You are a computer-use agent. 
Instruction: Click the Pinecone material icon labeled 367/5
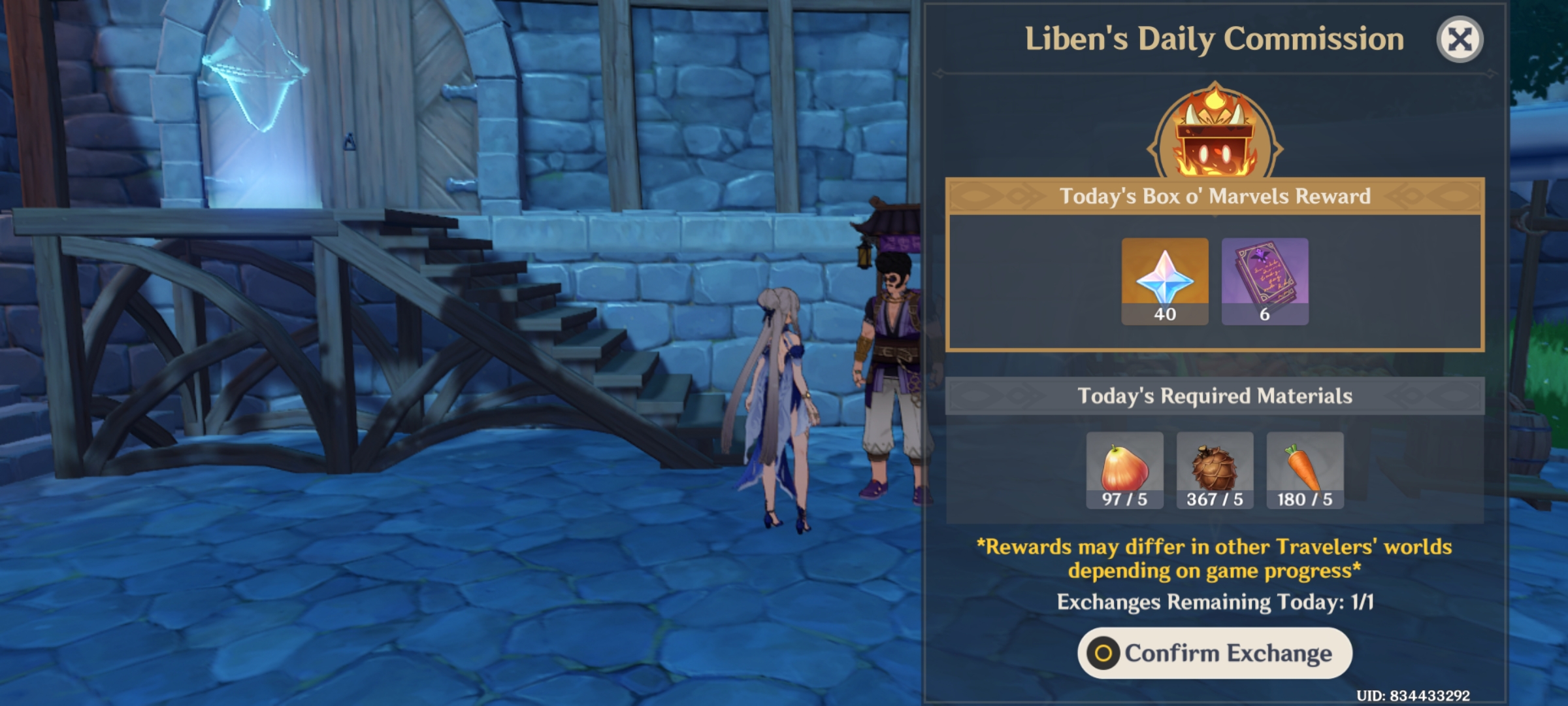pos(1215,467)
